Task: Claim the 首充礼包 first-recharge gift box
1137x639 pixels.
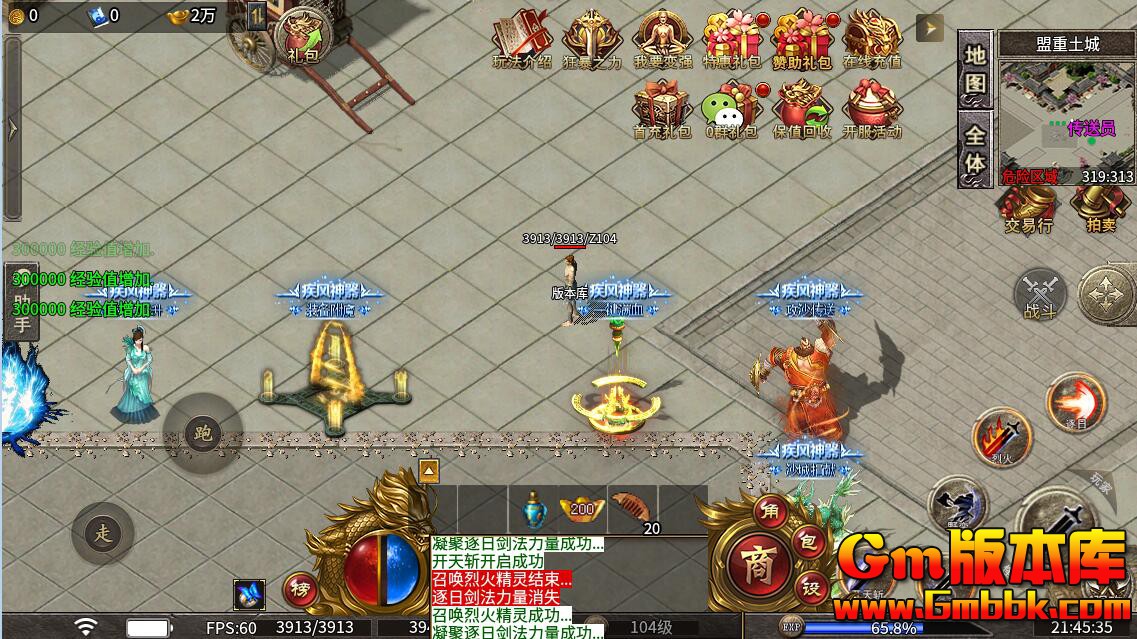Action: (x=662, y=107)
